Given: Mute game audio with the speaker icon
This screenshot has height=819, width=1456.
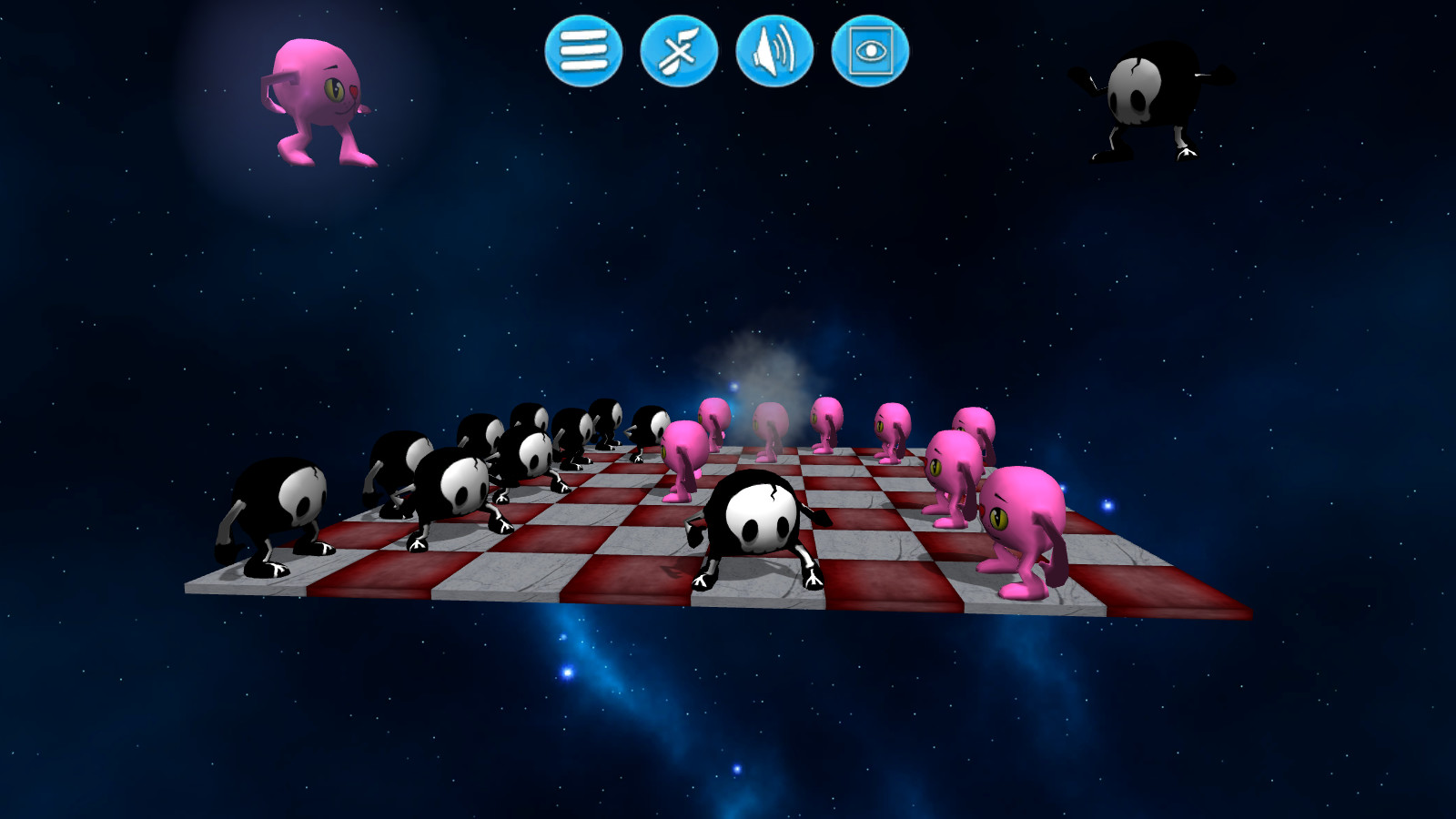Looking at the screenshot, I should pyautogui.click(x=773, y=53).
